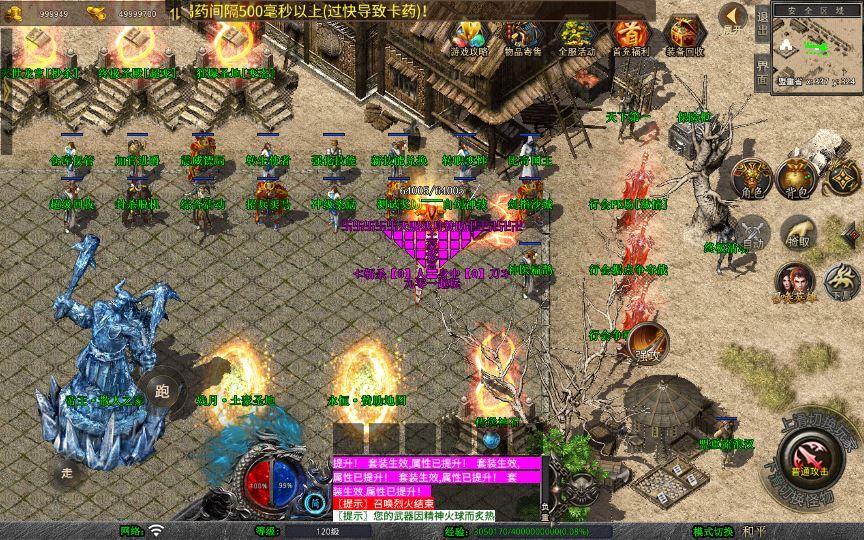Switch to 跑 run movement mode
This screenshot has height=540, width=864.
[162, 391]
